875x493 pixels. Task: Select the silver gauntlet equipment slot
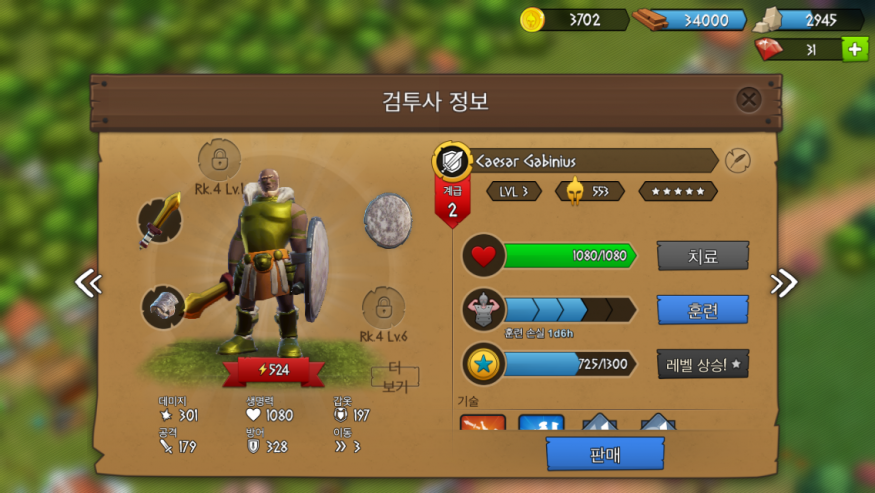[162, 306]
